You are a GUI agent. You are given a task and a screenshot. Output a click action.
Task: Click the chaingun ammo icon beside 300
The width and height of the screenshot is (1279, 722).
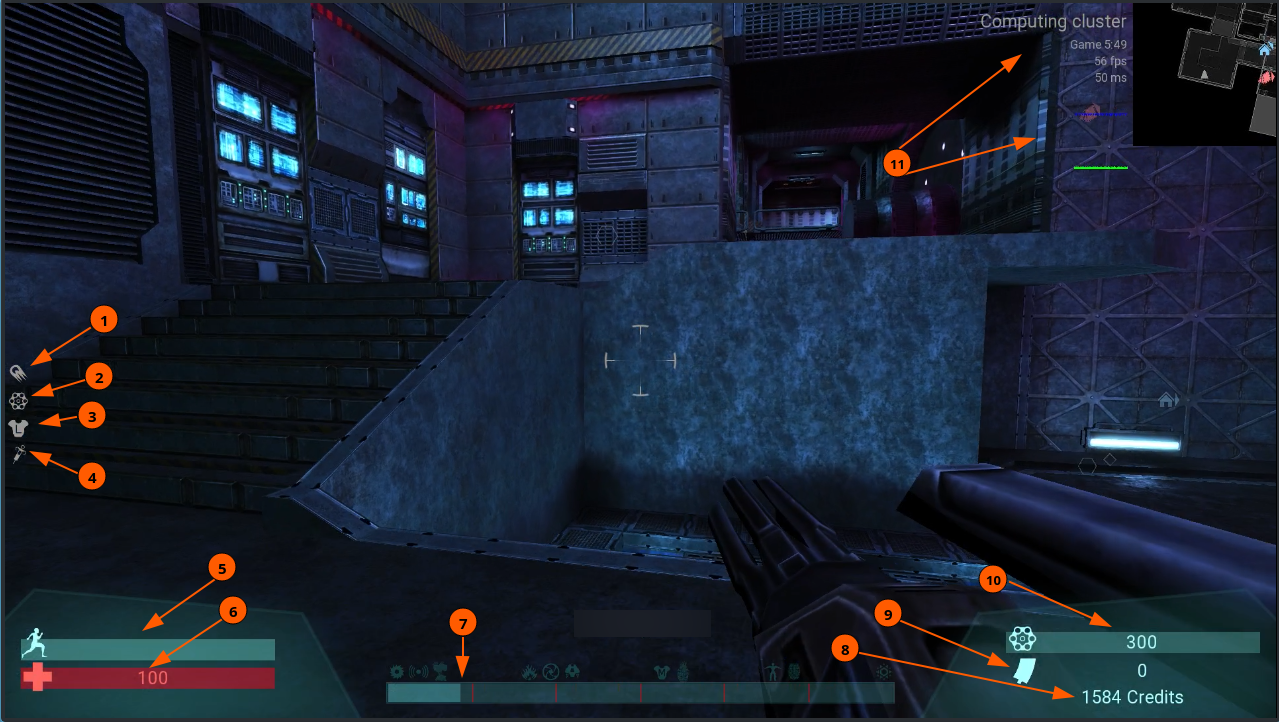click(1020, 639)
